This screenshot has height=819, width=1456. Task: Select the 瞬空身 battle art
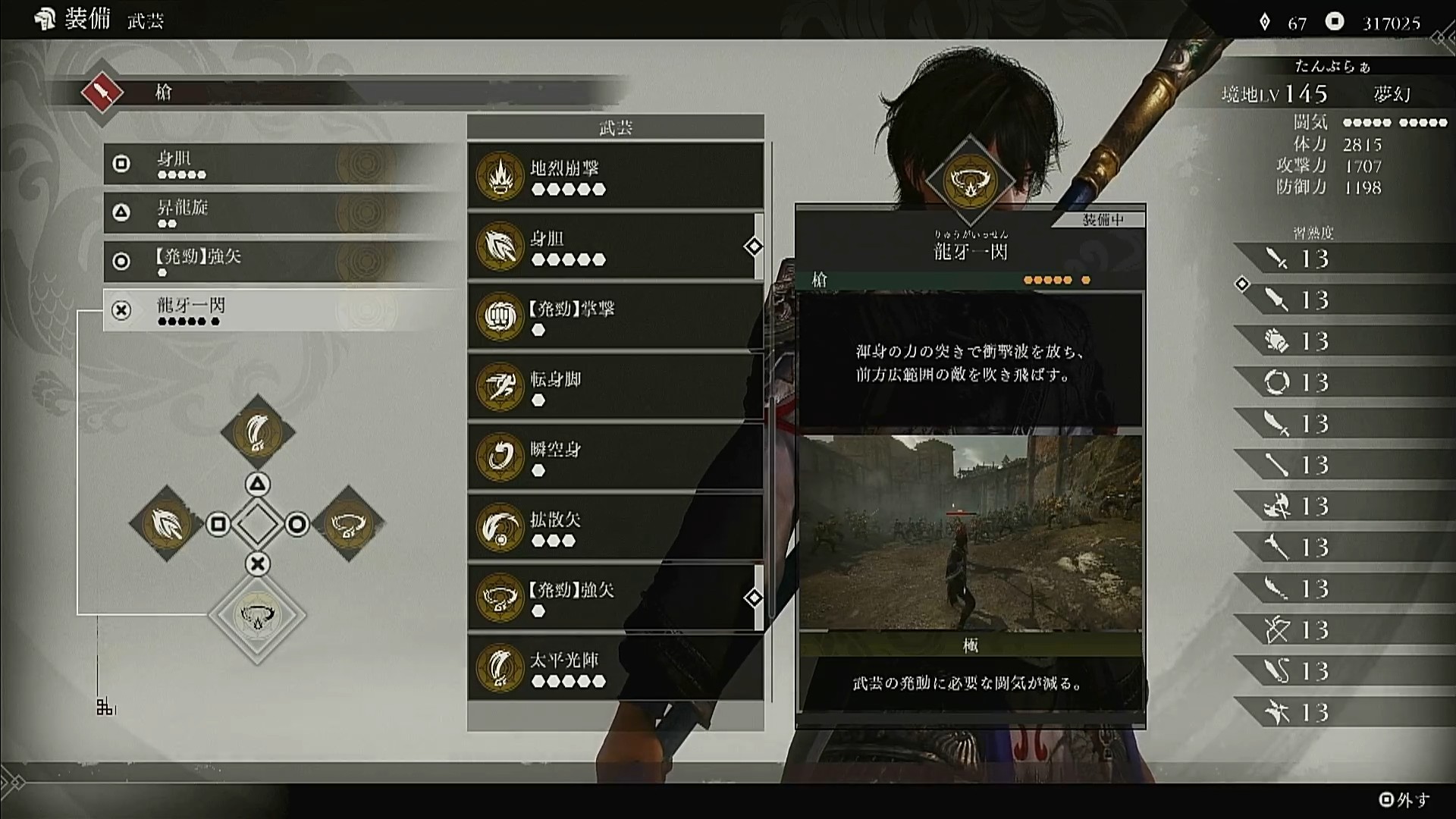click(615, 457)
